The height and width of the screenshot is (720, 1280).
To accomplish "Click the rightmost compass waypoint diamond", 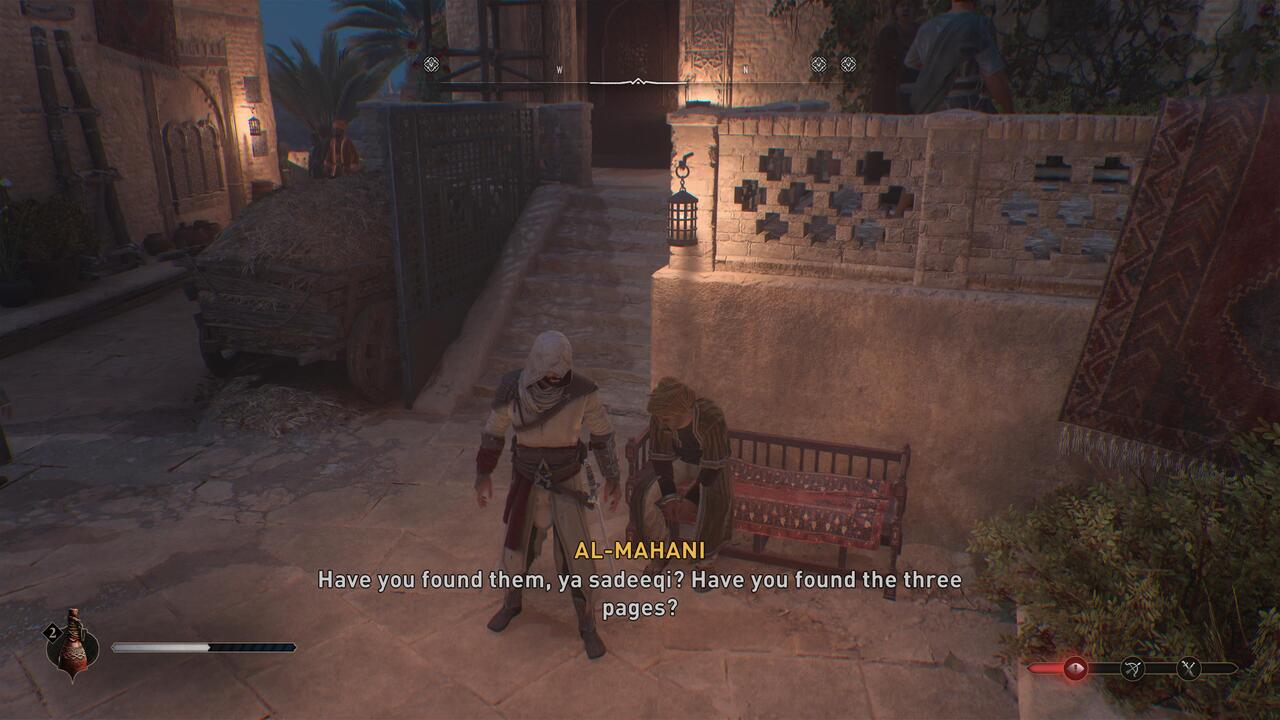I will point(849,63).
